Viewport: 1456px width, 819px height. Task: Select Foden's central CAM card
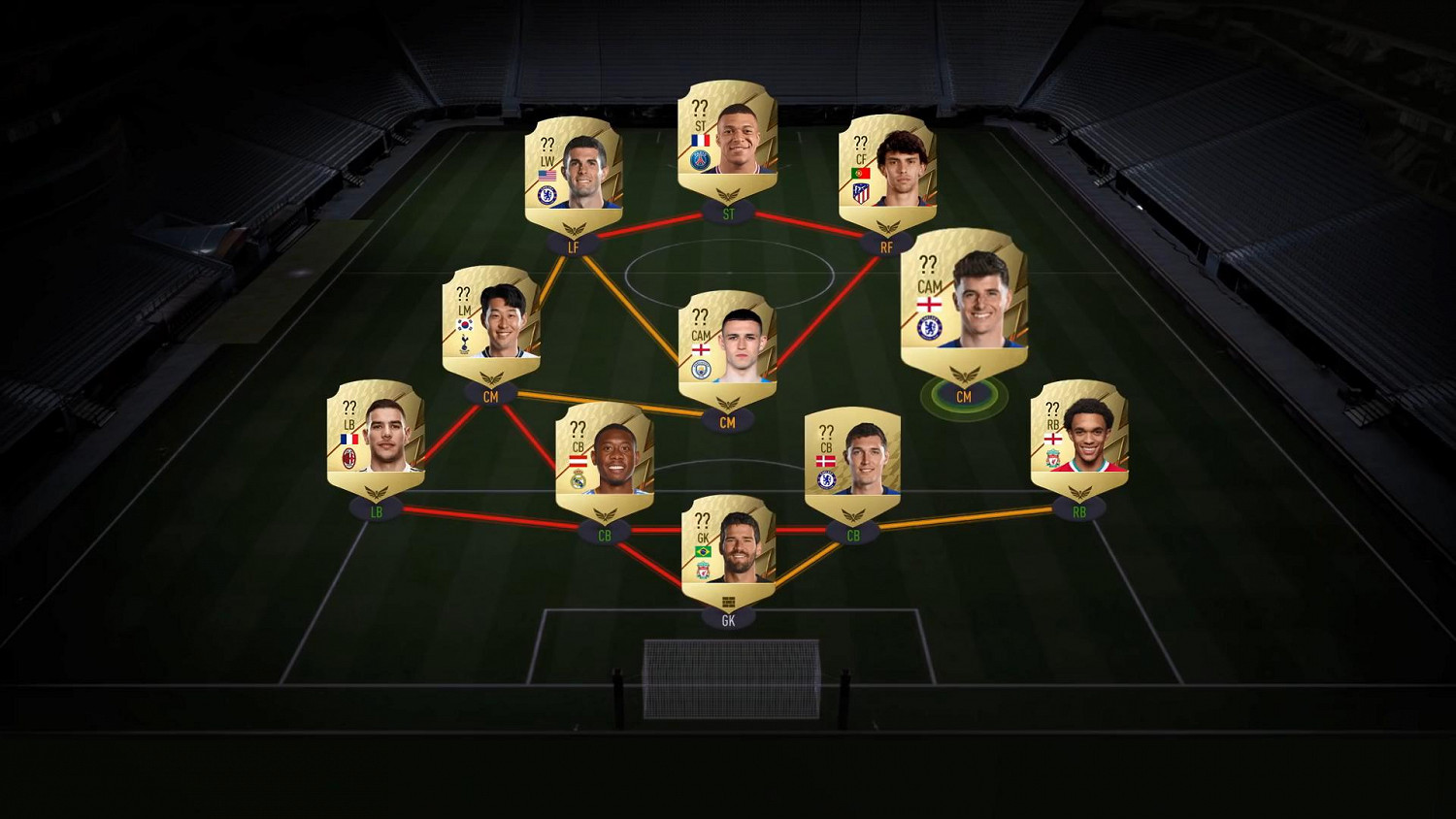coord(729,345)
